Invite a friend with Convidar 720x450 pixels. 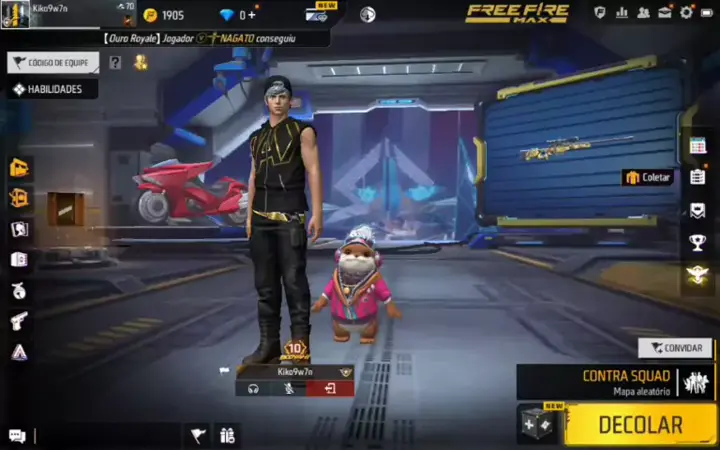point(675,348)
